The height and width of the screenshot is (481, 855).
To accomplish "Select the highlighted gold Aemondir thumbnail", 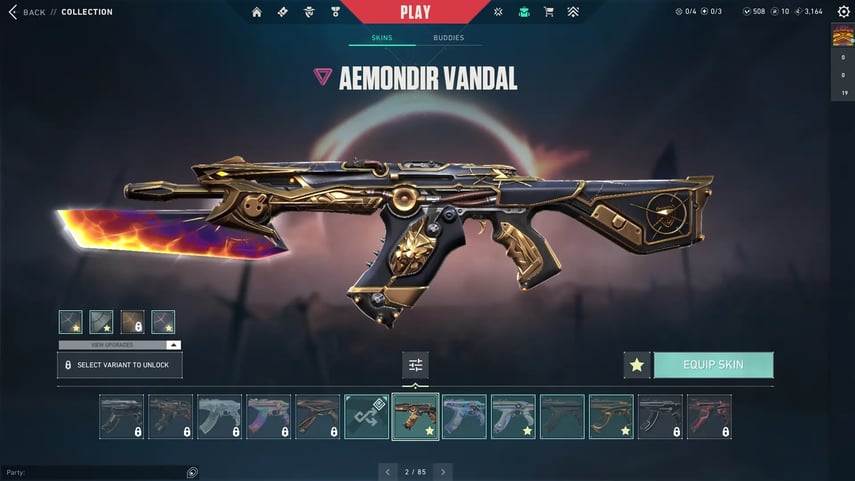I will (x=415, y=416).
